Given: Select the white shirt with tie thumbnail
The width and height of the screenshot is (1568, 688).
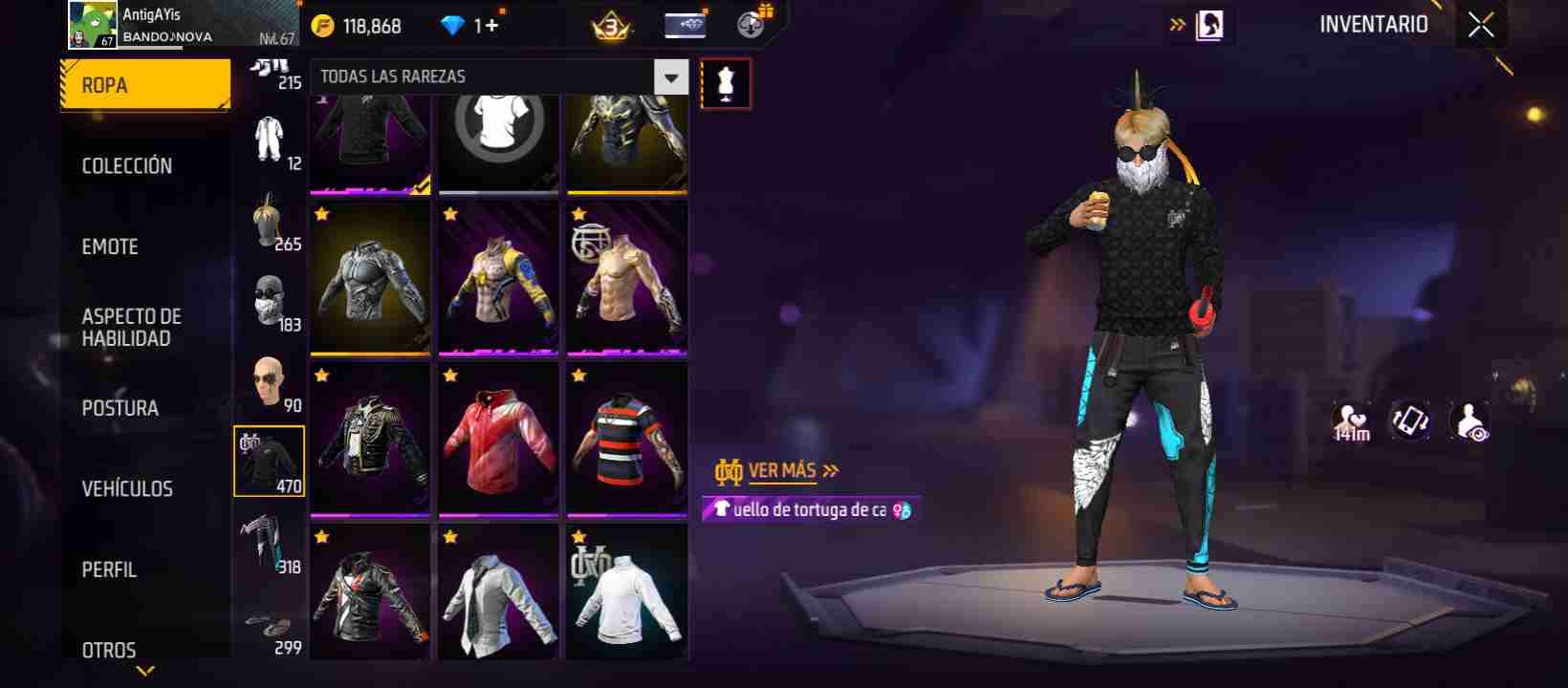Looking at the screenshot, I should pyautogui.click(x=498, y=591).
